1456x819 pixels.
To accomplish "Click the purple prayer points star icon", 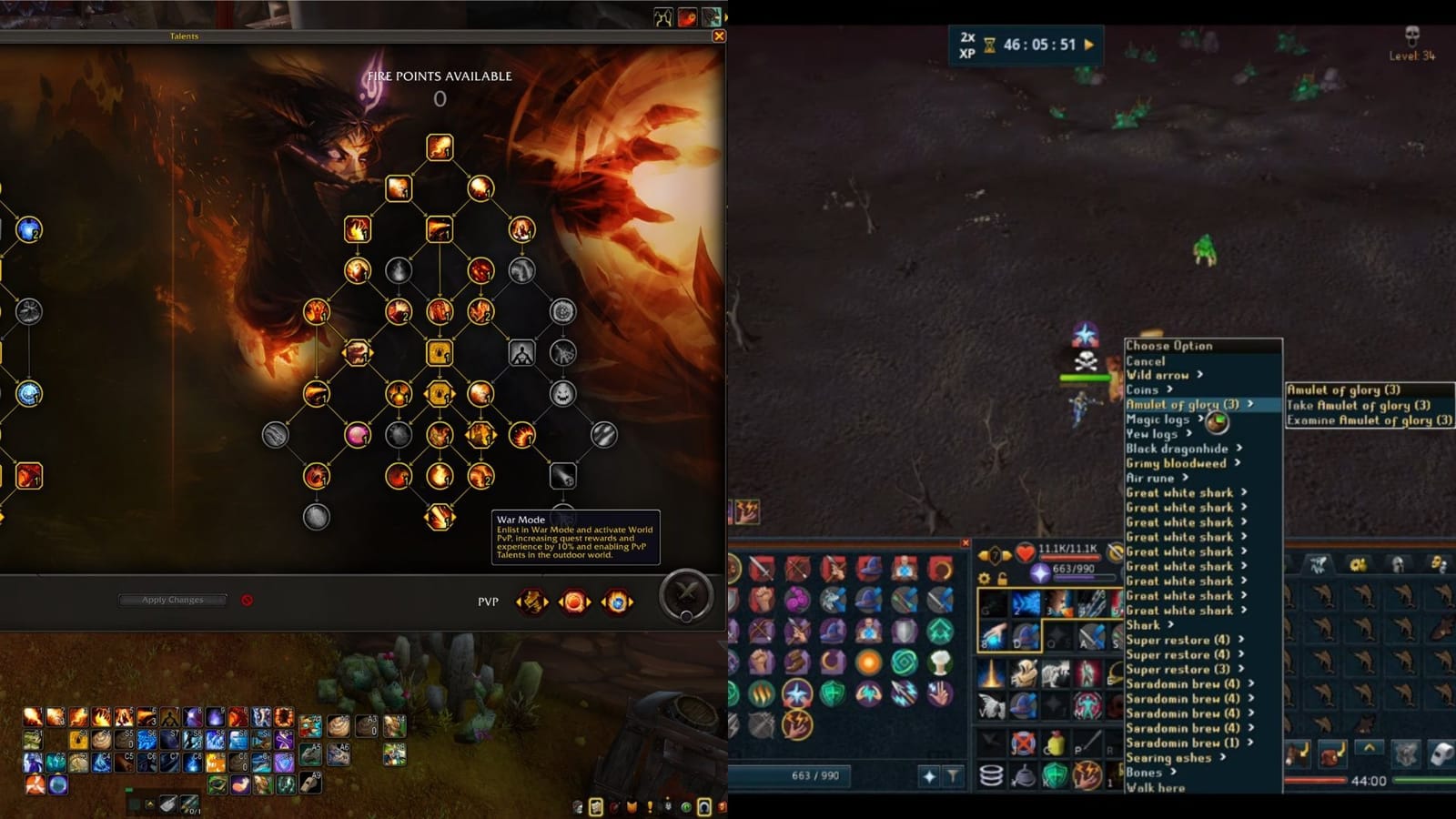I will 1040,572.
